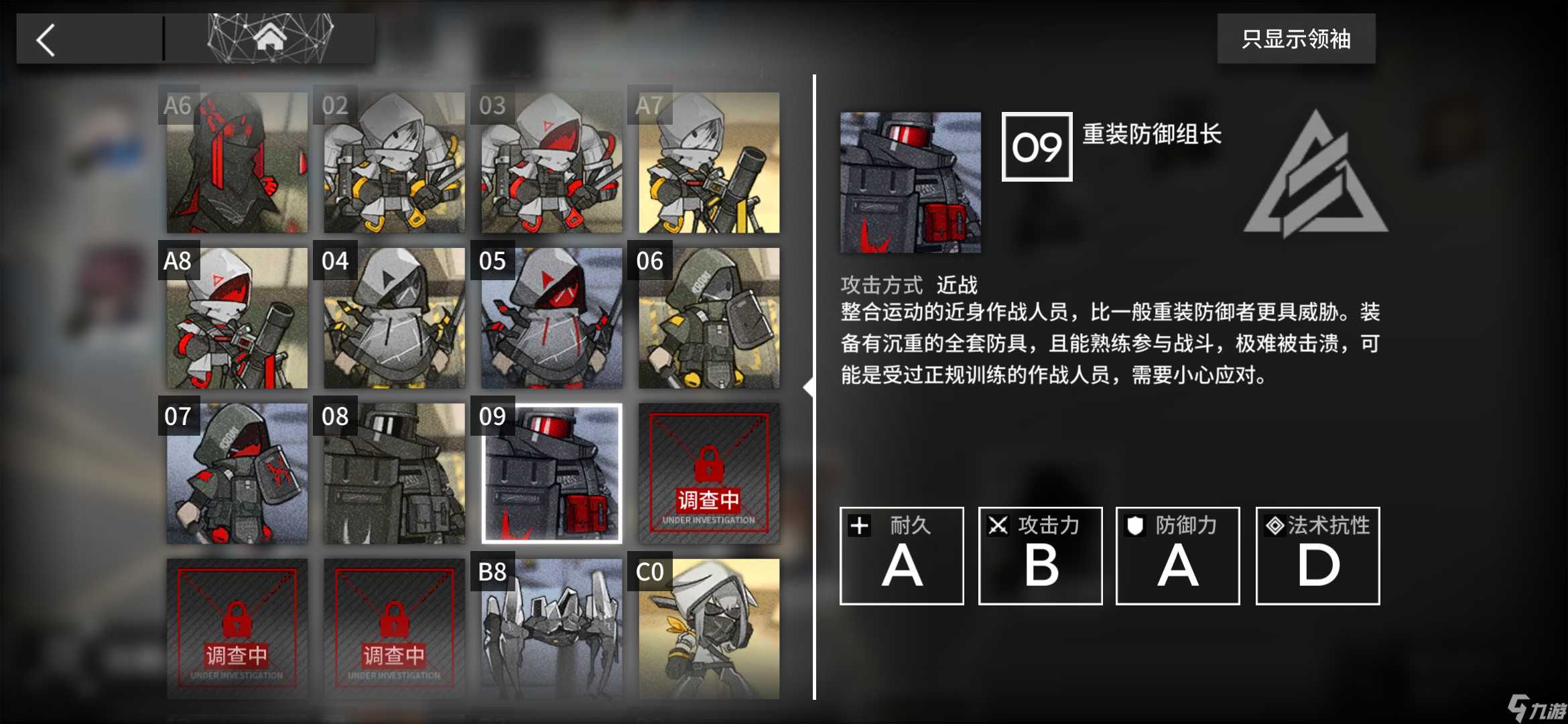Viewport: 1568px width, 724px height.
Task: Select the home navigation icon
Action: 271,38
